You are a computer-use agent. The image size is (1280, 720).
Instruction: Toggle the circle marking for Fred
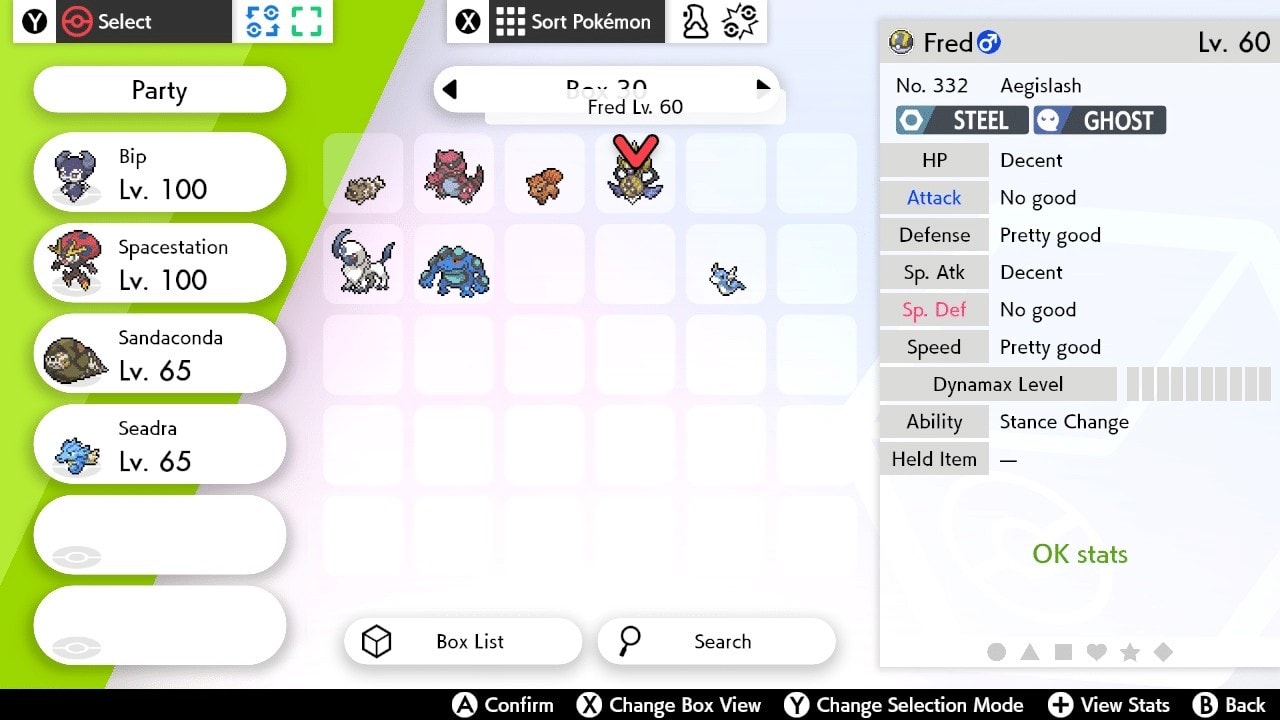pyautogui.click(x=996, y=652)
